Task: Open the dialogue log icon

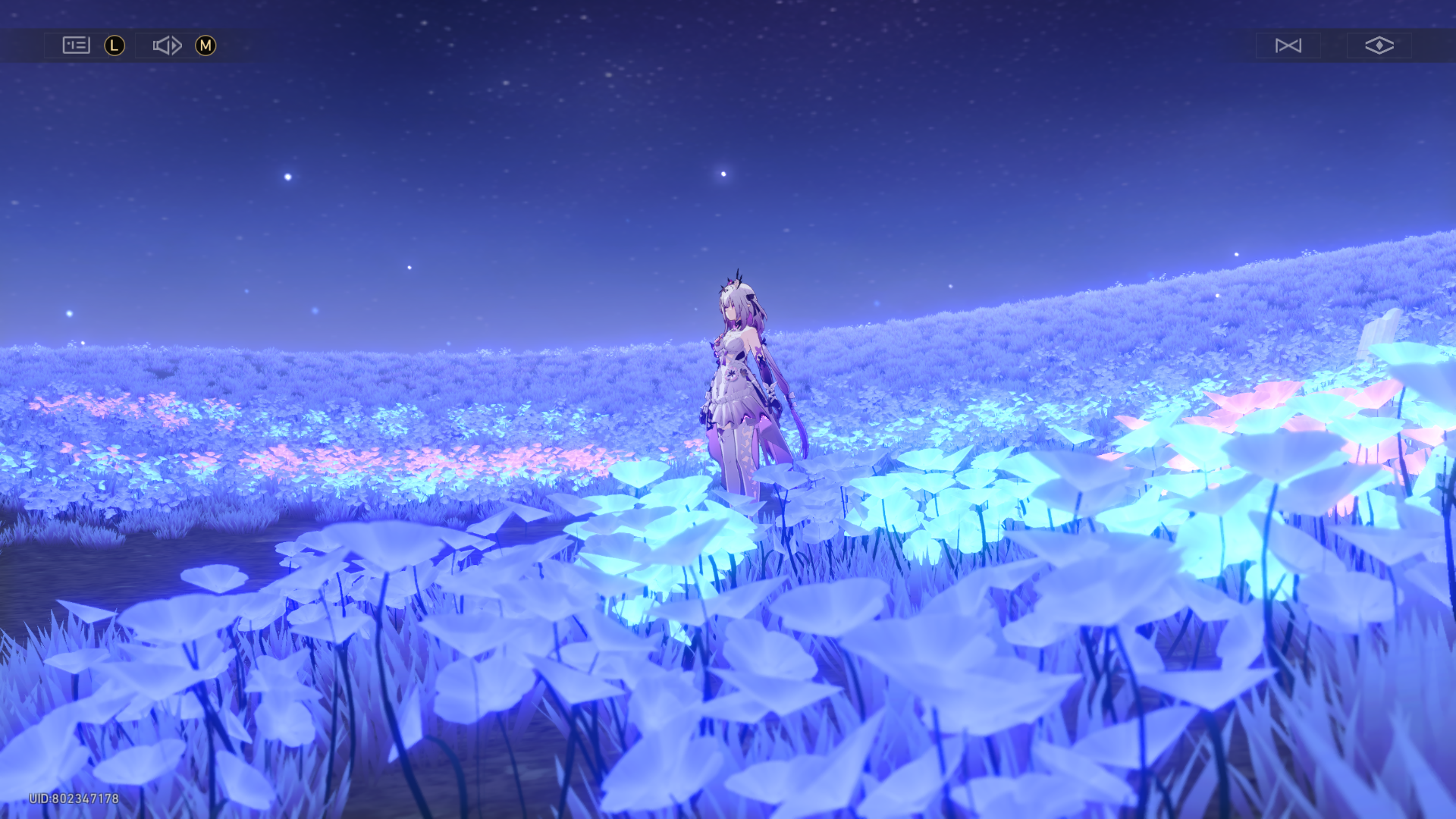Action: 76,45
